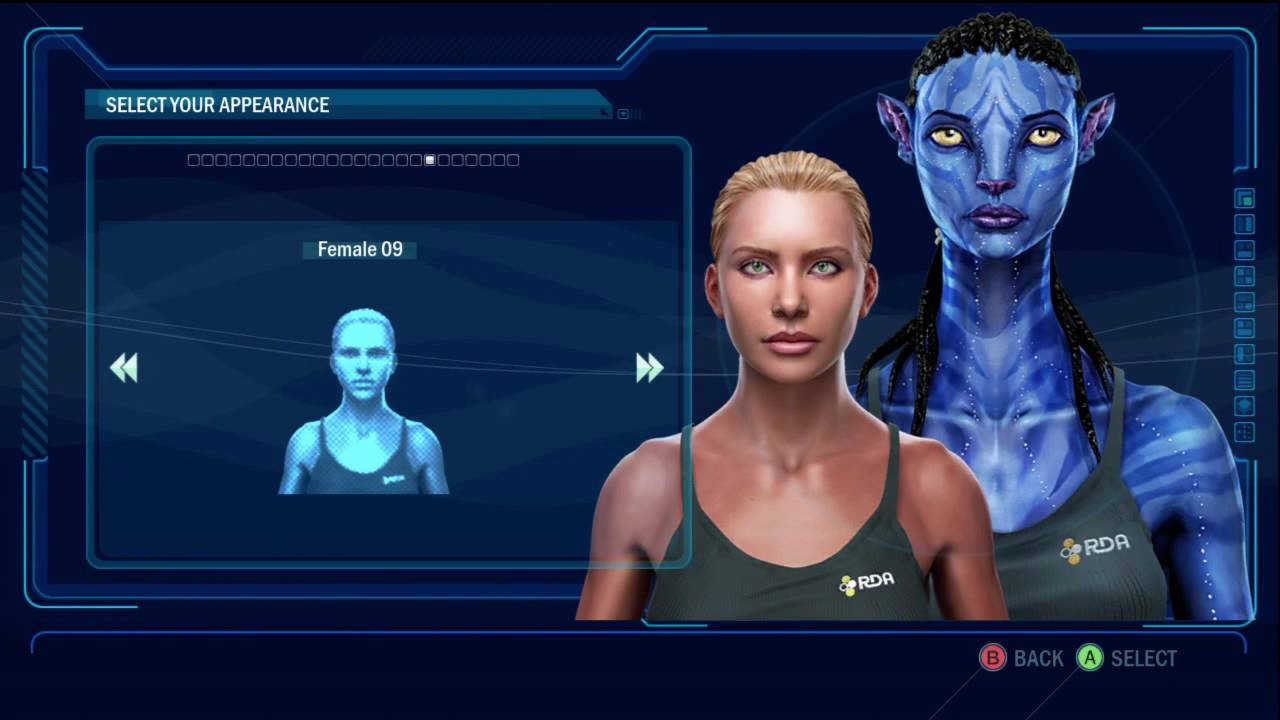
Task: Select the Female 09 name label
Action: 359,249
